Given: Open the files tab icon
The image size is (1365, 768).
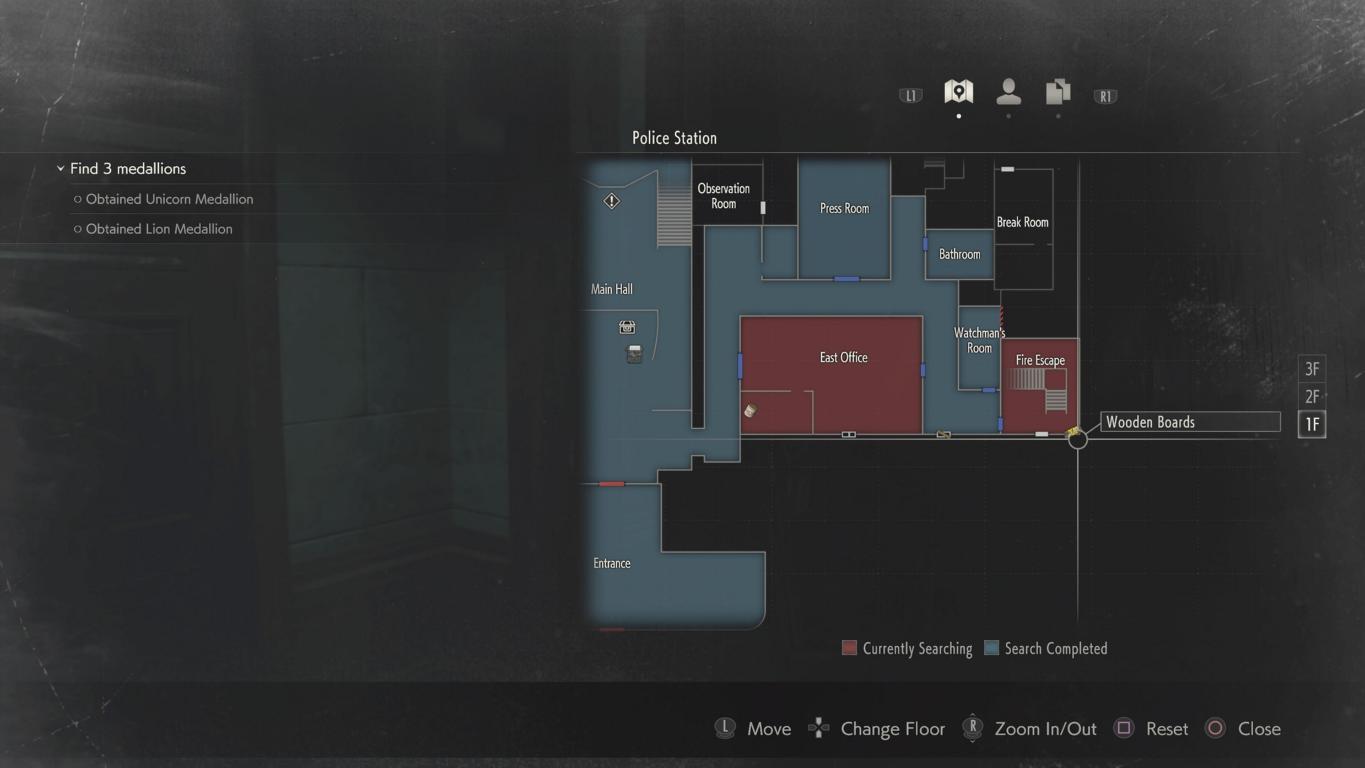Looking at the screenshot, I should [1058, 93].
